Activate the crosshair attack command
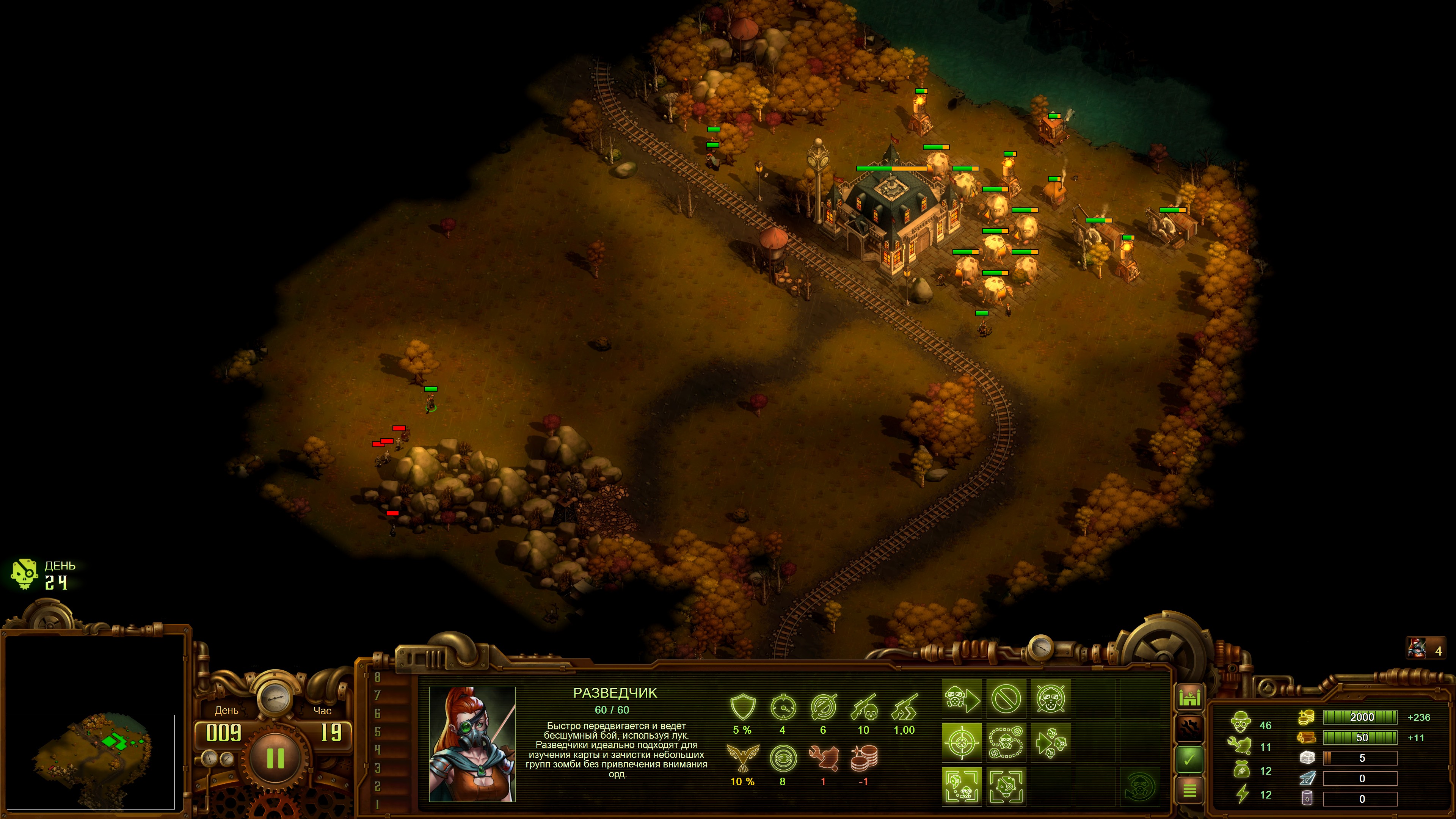 [962, 743]
